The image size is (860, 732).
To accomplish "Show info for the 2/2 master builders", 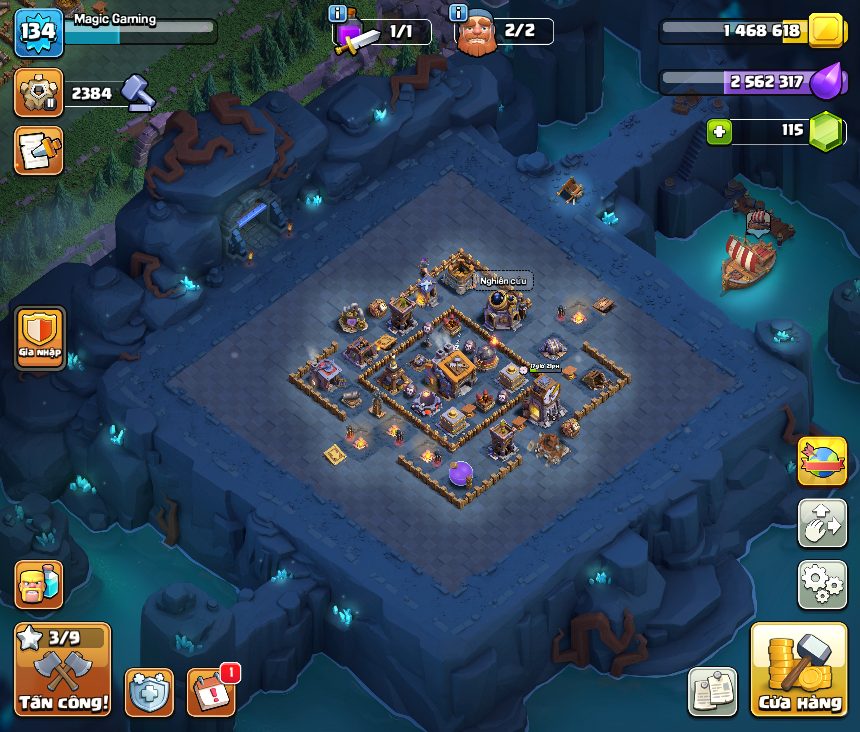I will 460,14.
